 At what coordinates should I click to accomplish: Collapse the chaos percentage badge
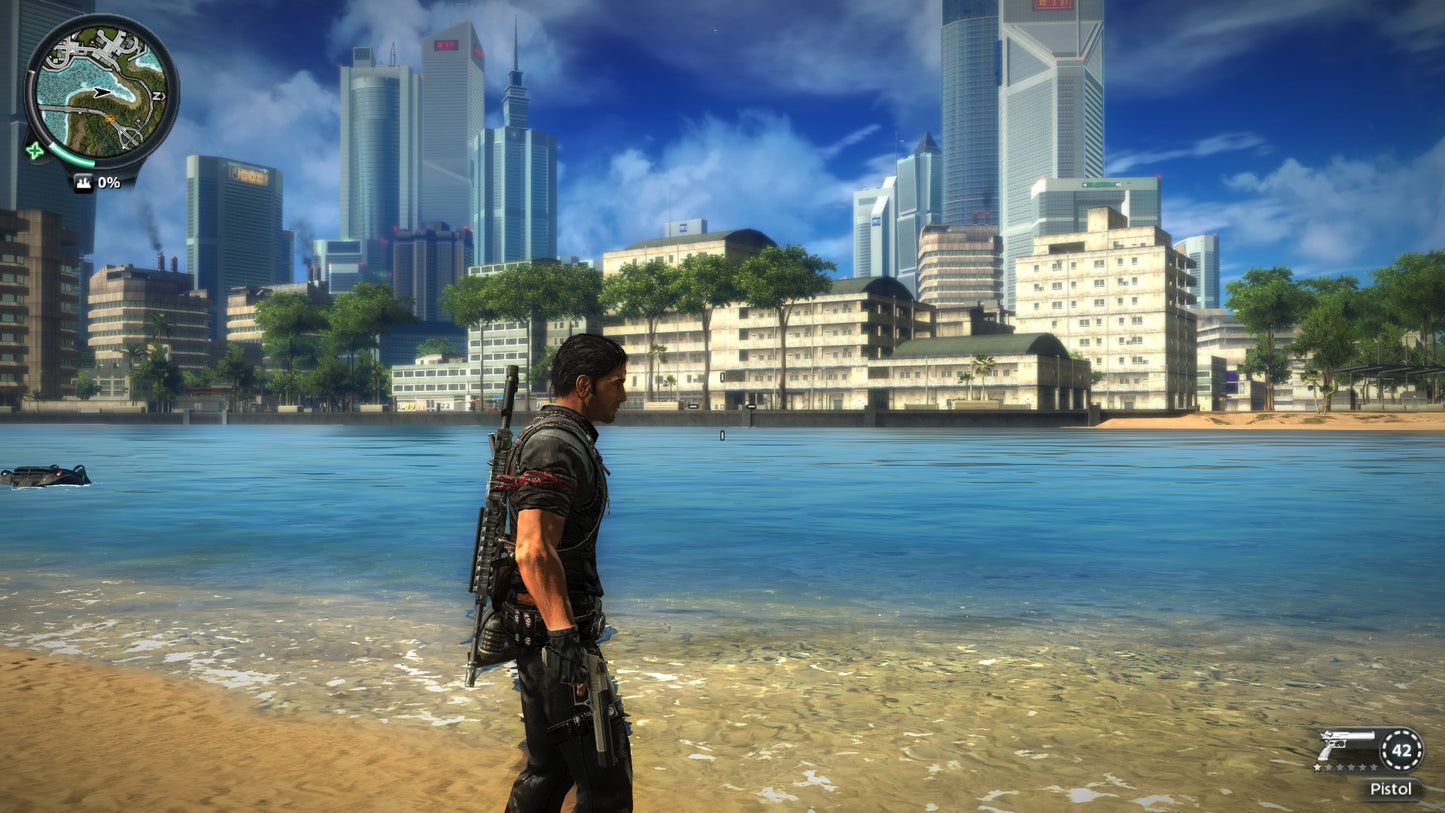point(95,183)
